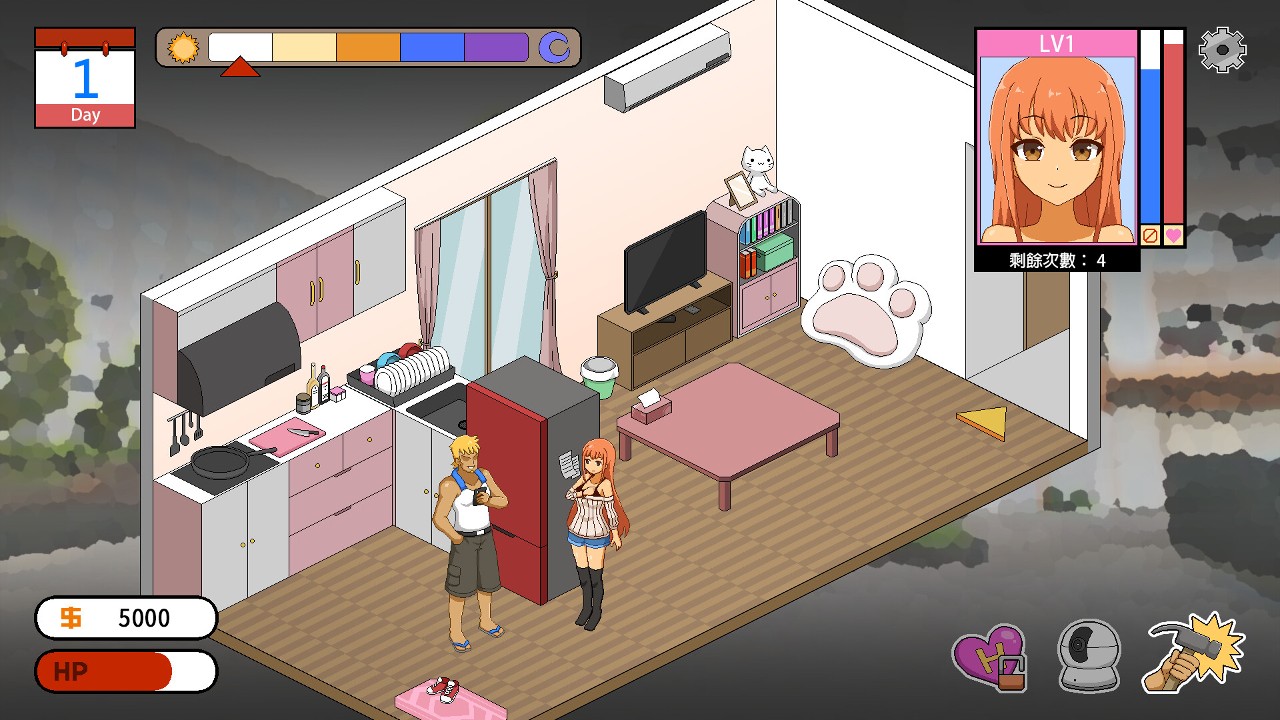Viewport: 1280px width, 720px height.
Task: Activate the security camera icon
Action: click(1089, 656)
